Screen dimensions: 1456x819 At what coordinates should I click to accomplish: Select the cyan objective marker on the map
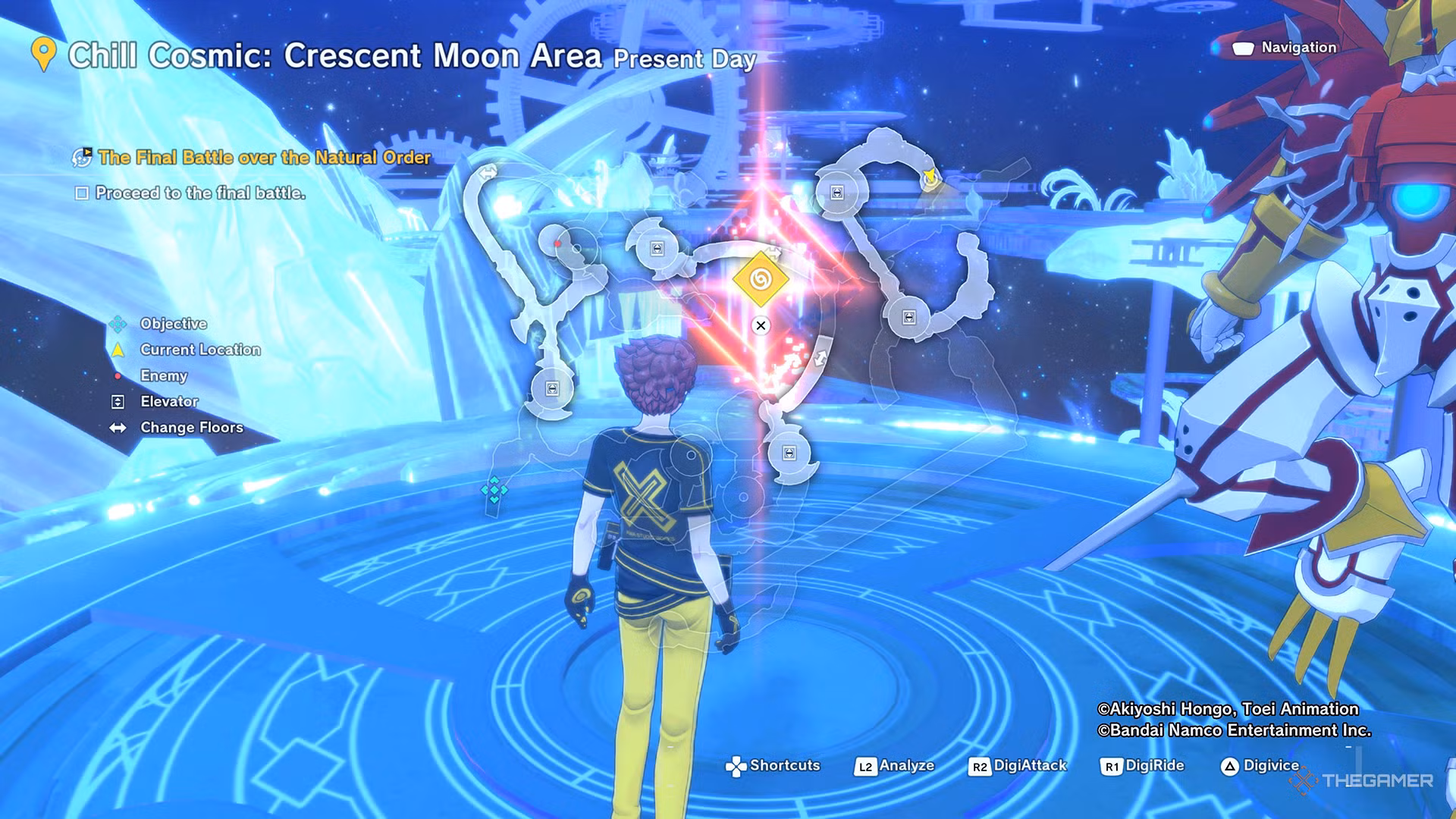[x=494, y=490]
